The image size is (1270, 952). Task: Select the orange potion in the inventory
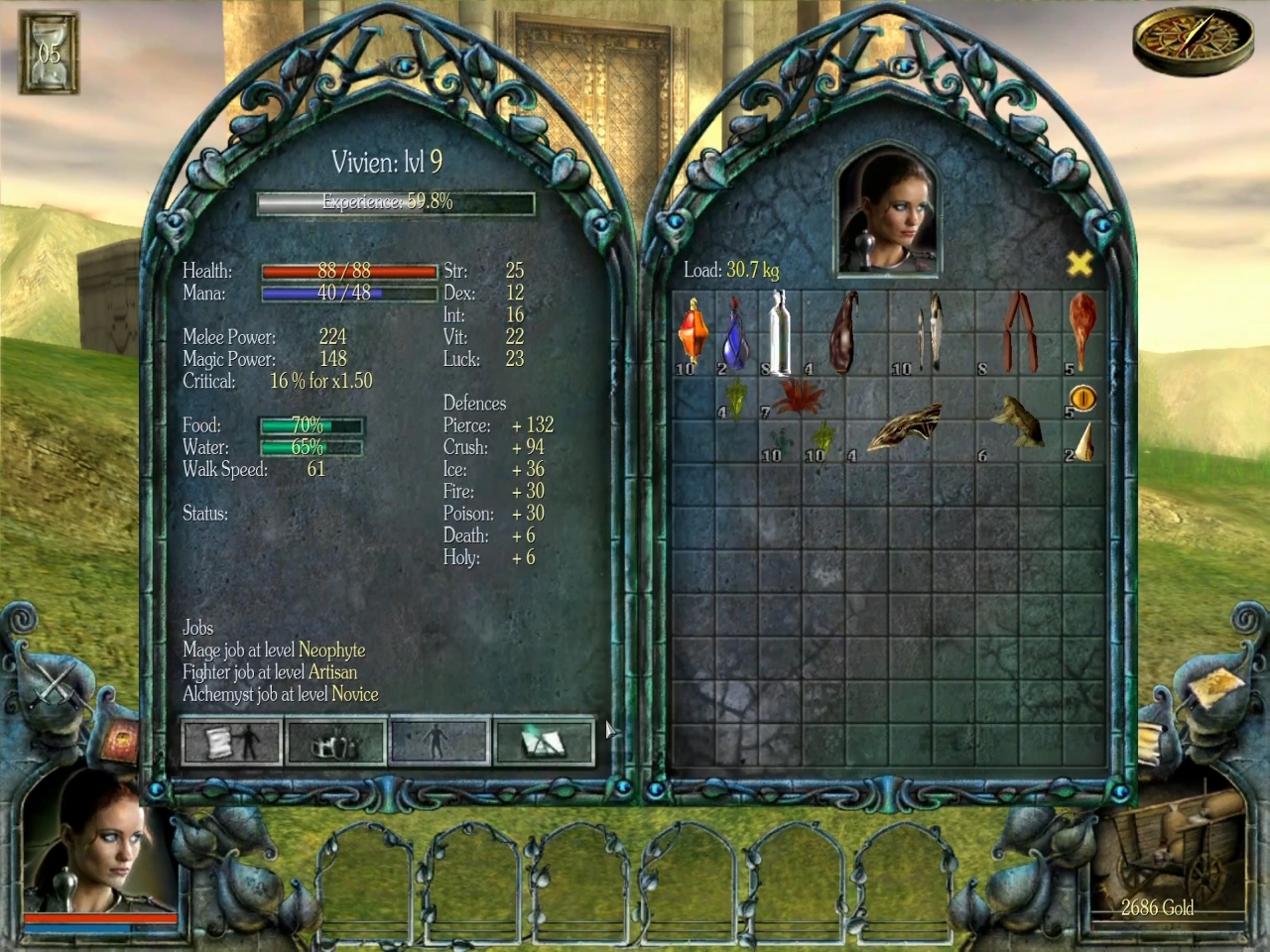click(x=693, y=332)
